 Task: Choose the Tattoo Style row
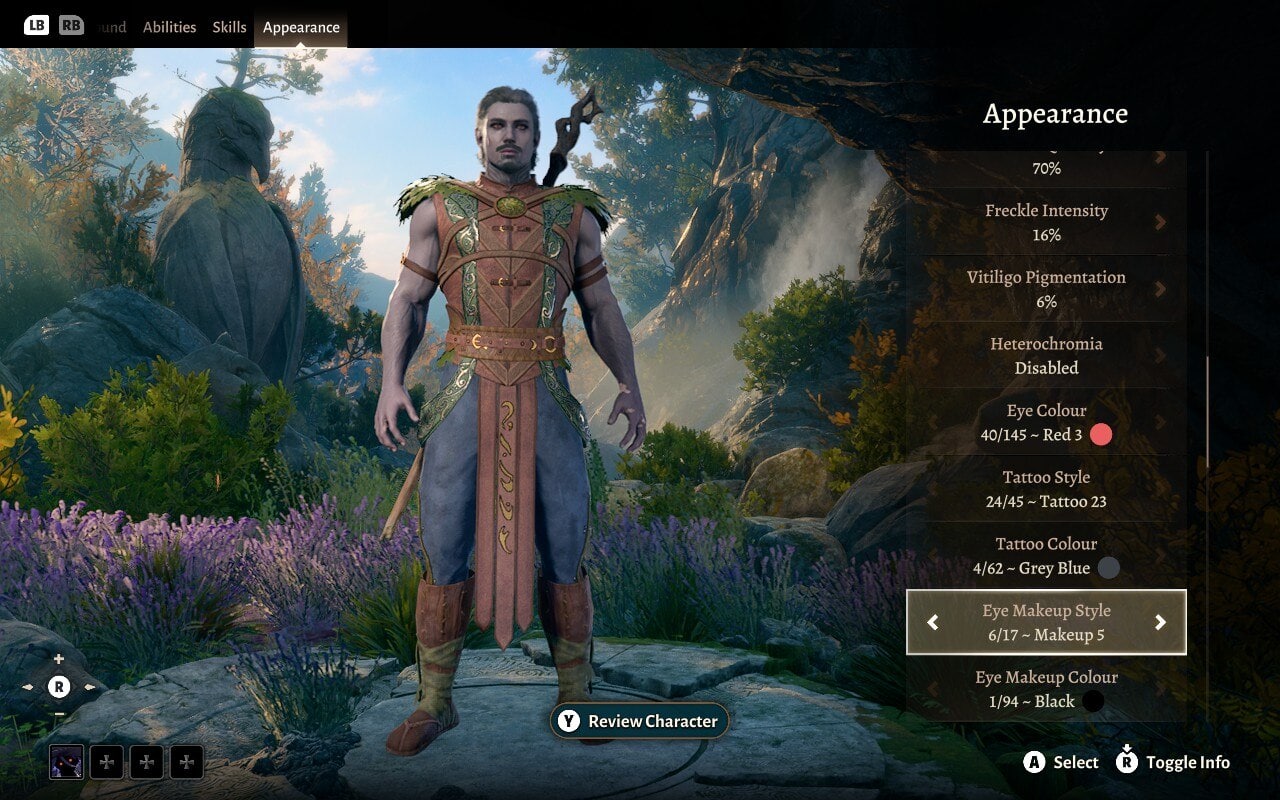[1046, 489]
